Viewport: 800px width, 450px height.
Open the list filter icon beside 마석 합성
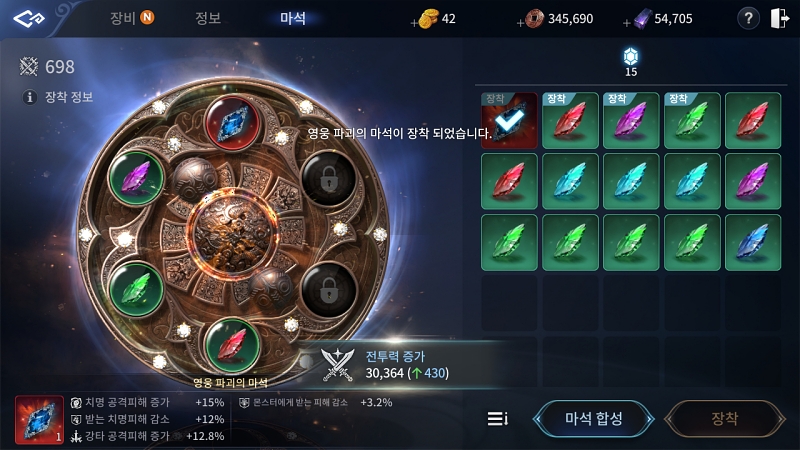[x=497, y=418]
